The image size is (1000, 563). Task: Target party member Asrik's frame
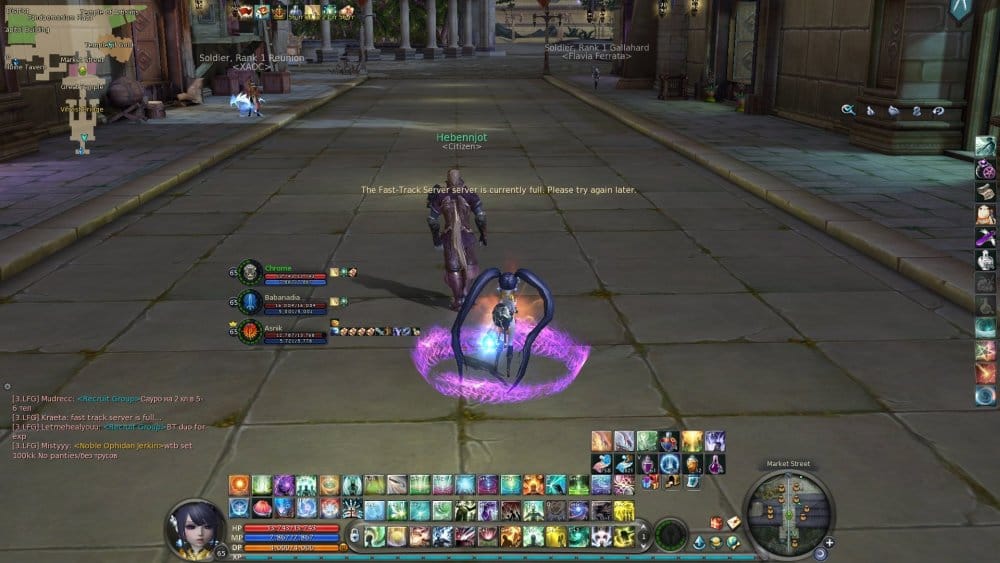pyautogui.click(x=285, y=330)
